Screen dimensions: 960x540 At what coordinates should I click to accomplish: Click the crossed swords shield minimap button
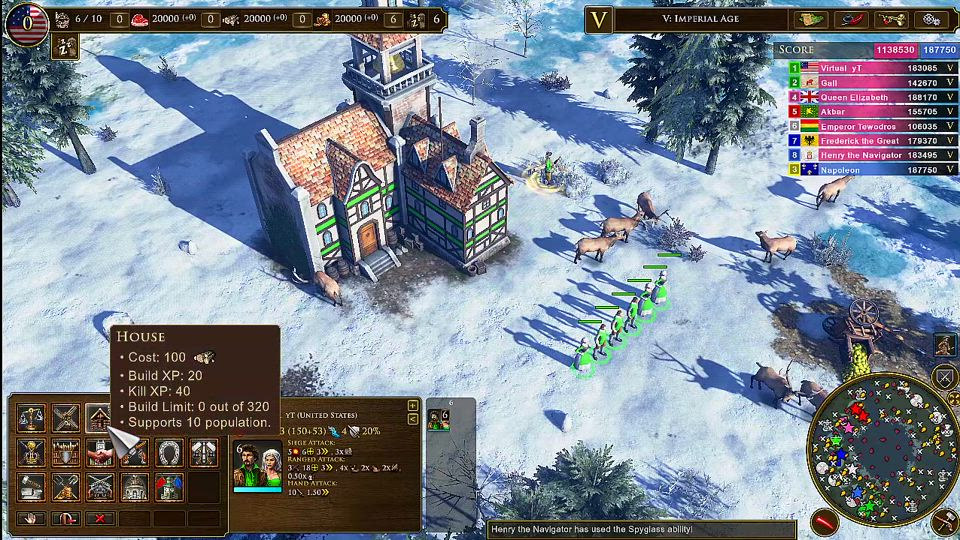tap(945, 377)
